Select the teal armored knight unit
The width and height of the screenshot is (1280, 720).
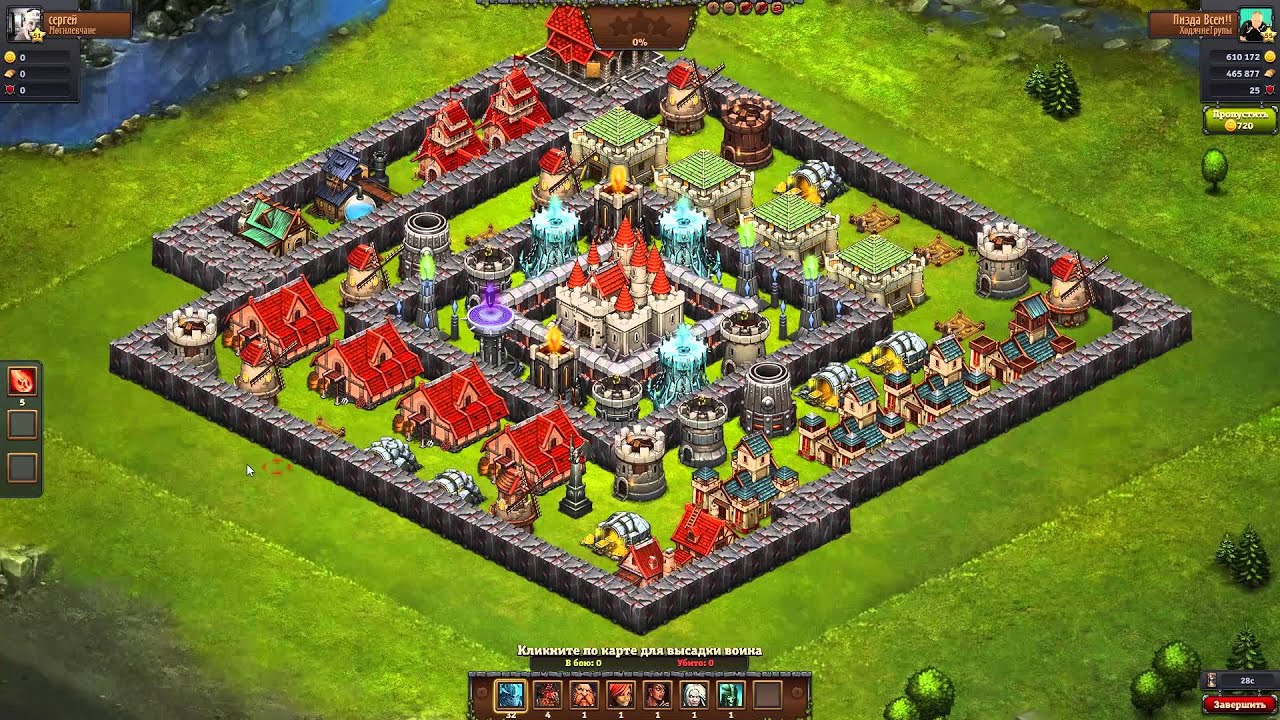coord(730,694)
